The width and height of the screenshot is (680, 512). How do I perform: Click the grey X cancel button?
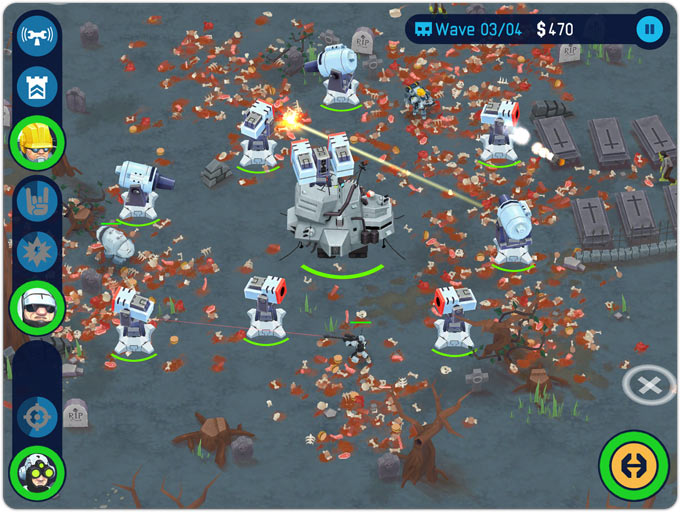[648, 384]
